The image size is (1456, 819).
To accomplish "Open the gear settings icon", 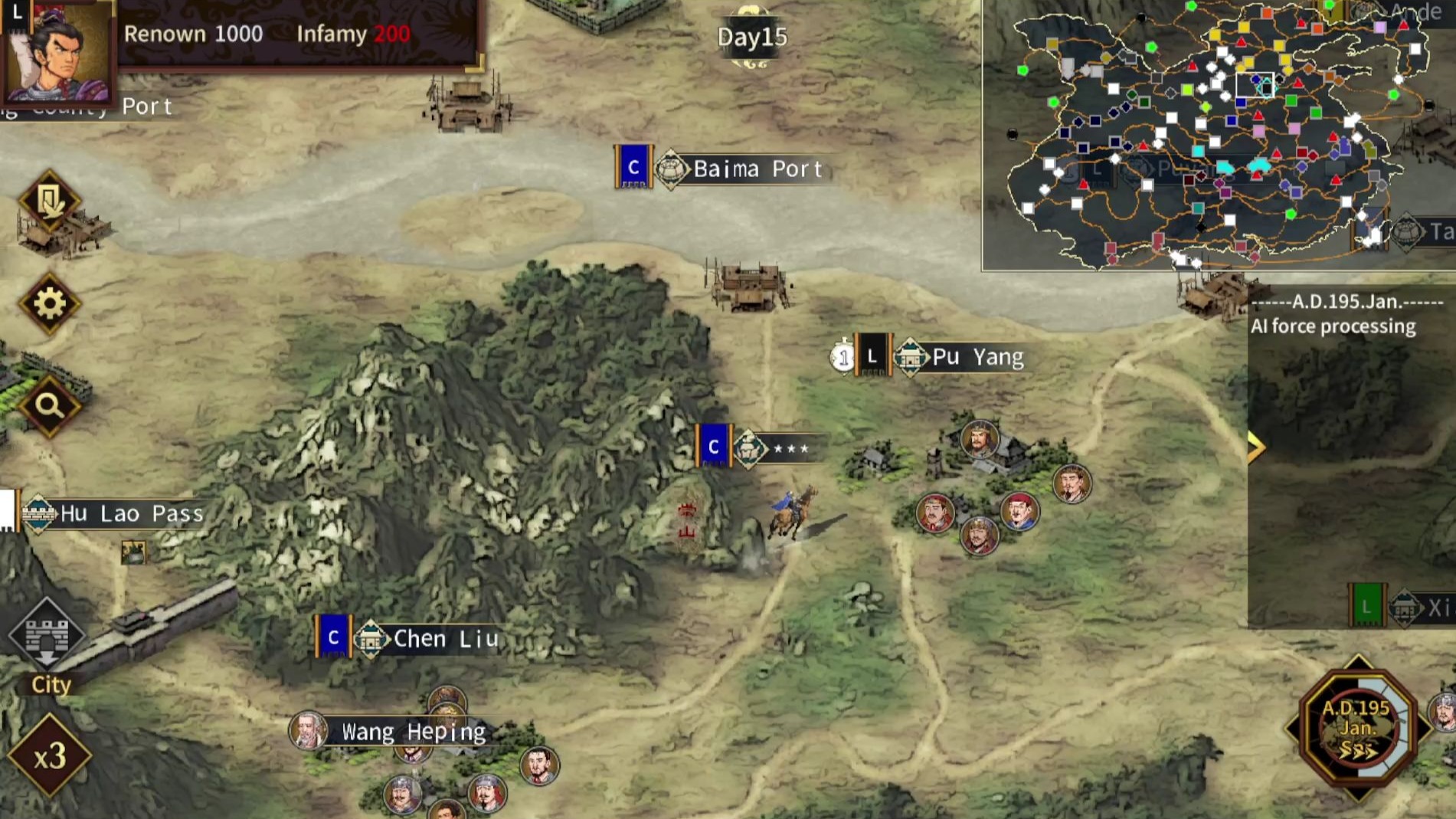I will tap(50, 304).
